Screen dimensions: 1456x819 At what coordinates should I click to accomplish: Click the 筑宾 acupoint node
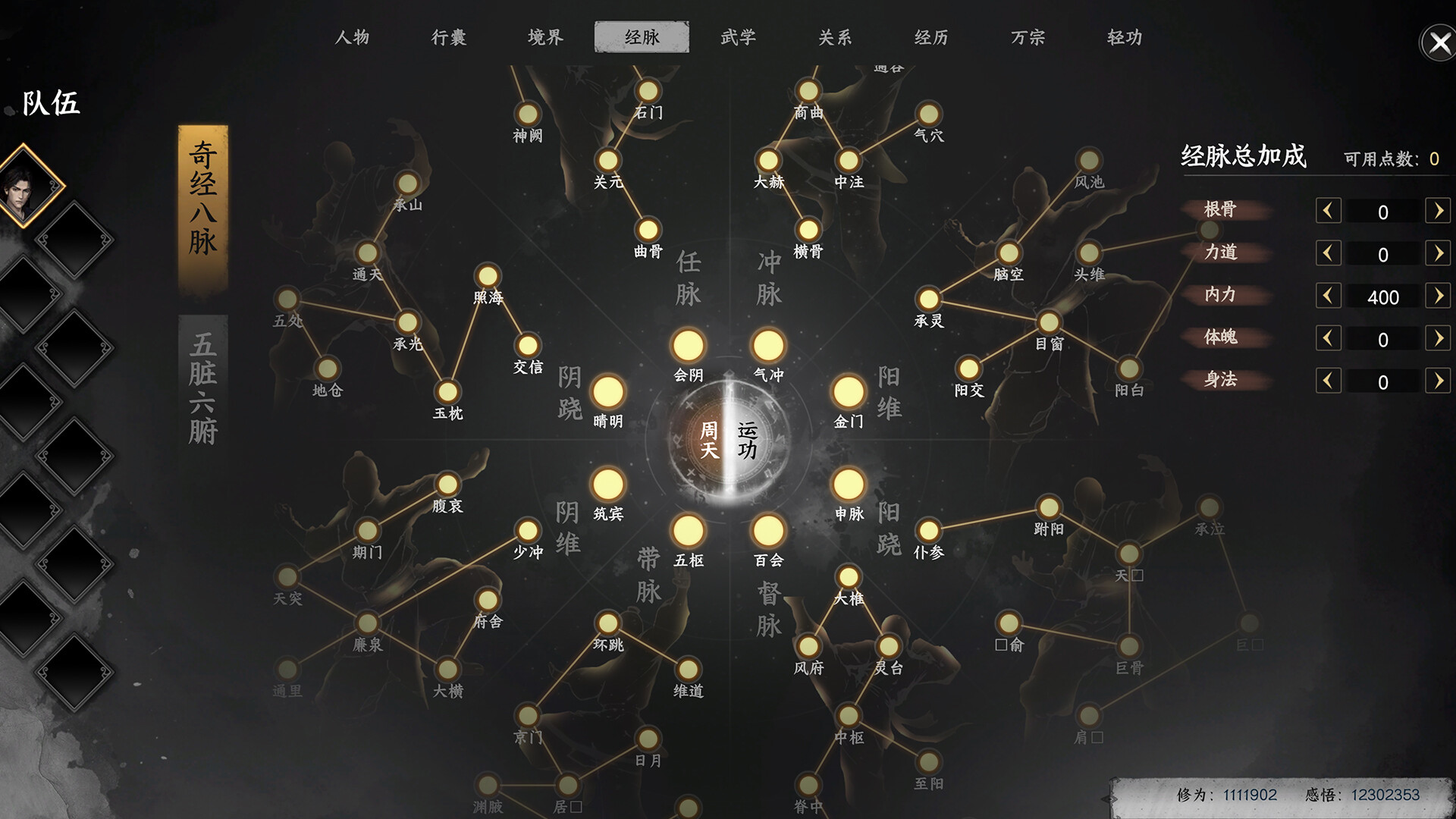pyautogui.click(x=609, y=485)
